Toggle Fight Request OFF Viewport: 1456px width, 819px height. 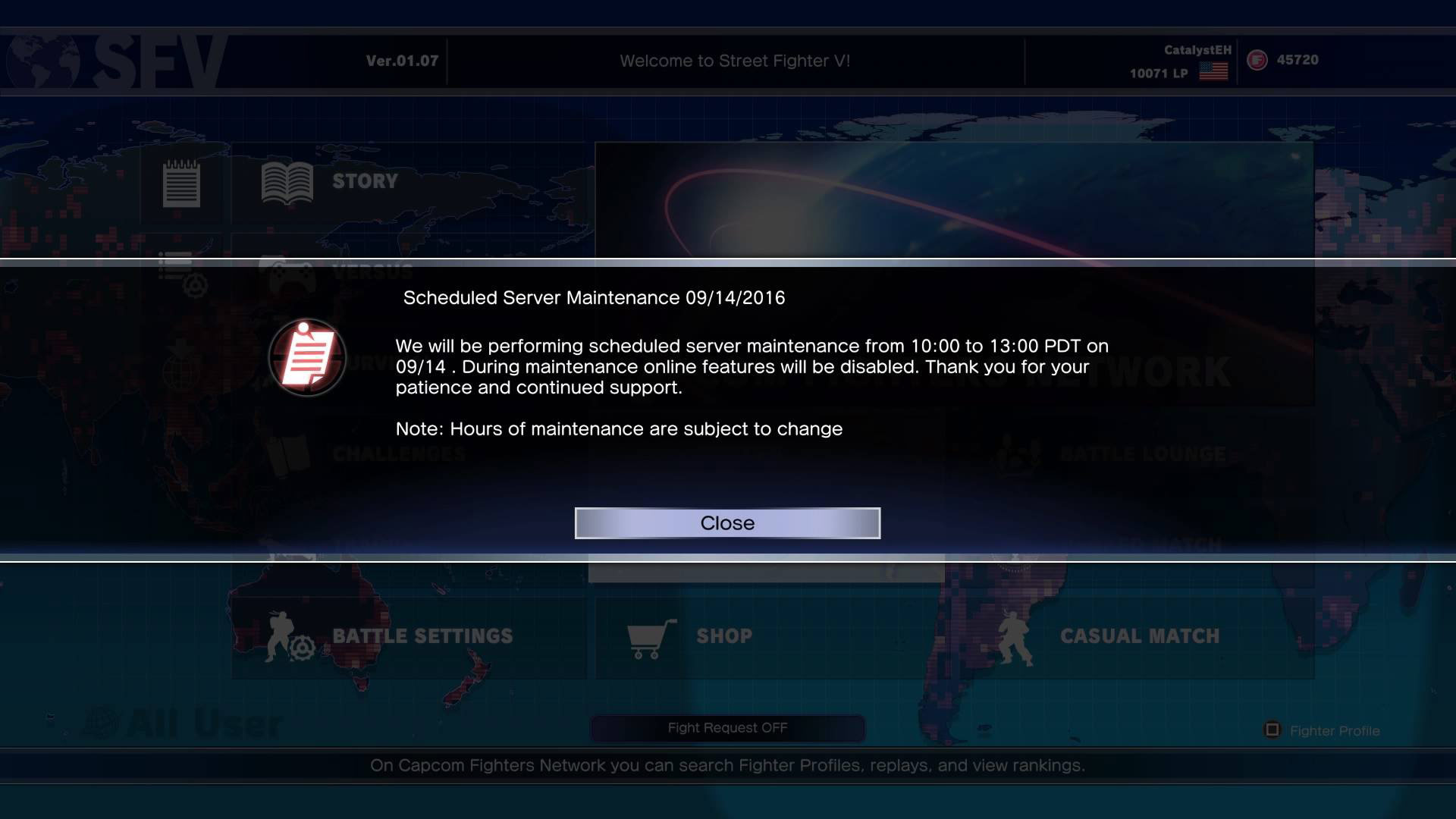pyautogui.click(x=726, y=727)
